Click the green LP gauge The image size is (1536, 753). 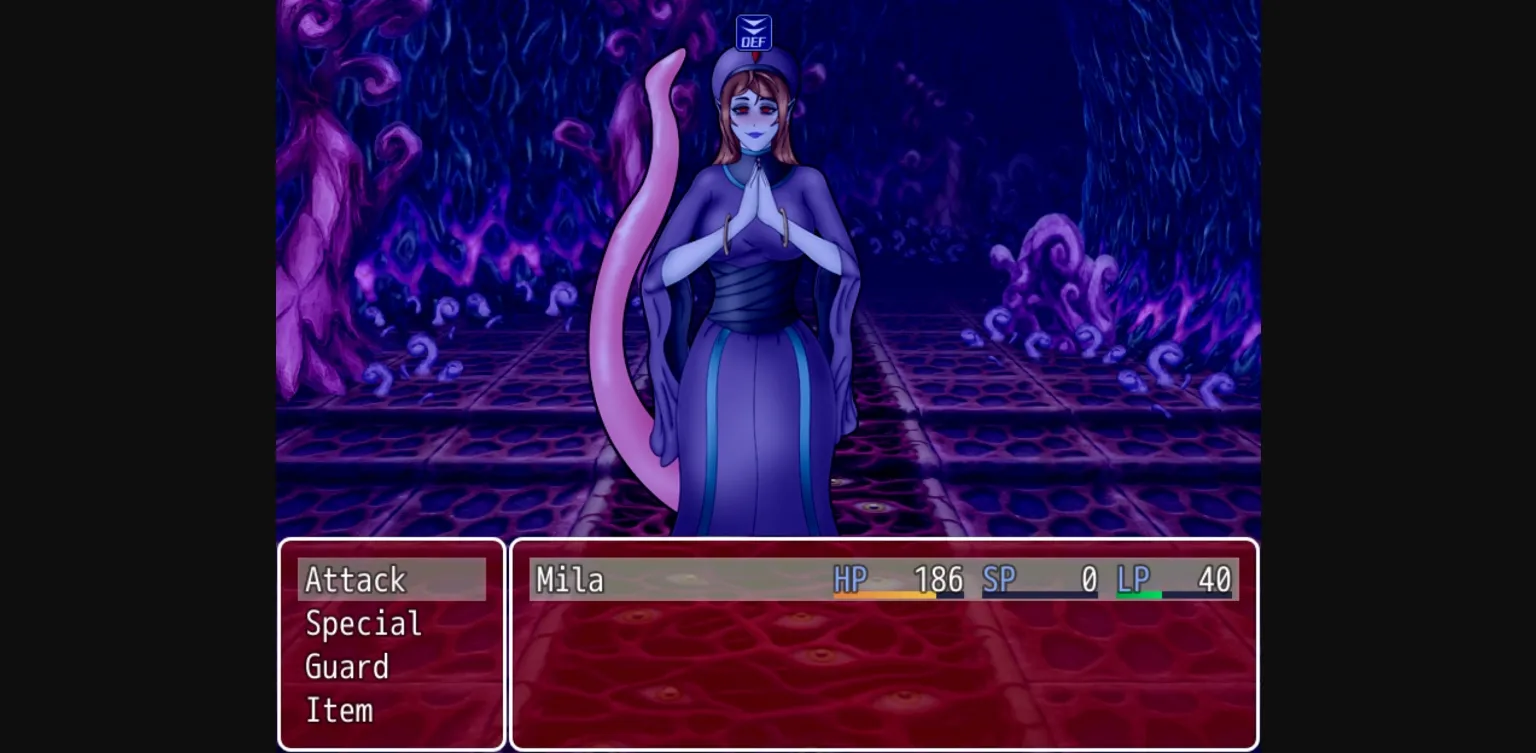tap(1140, 594)
